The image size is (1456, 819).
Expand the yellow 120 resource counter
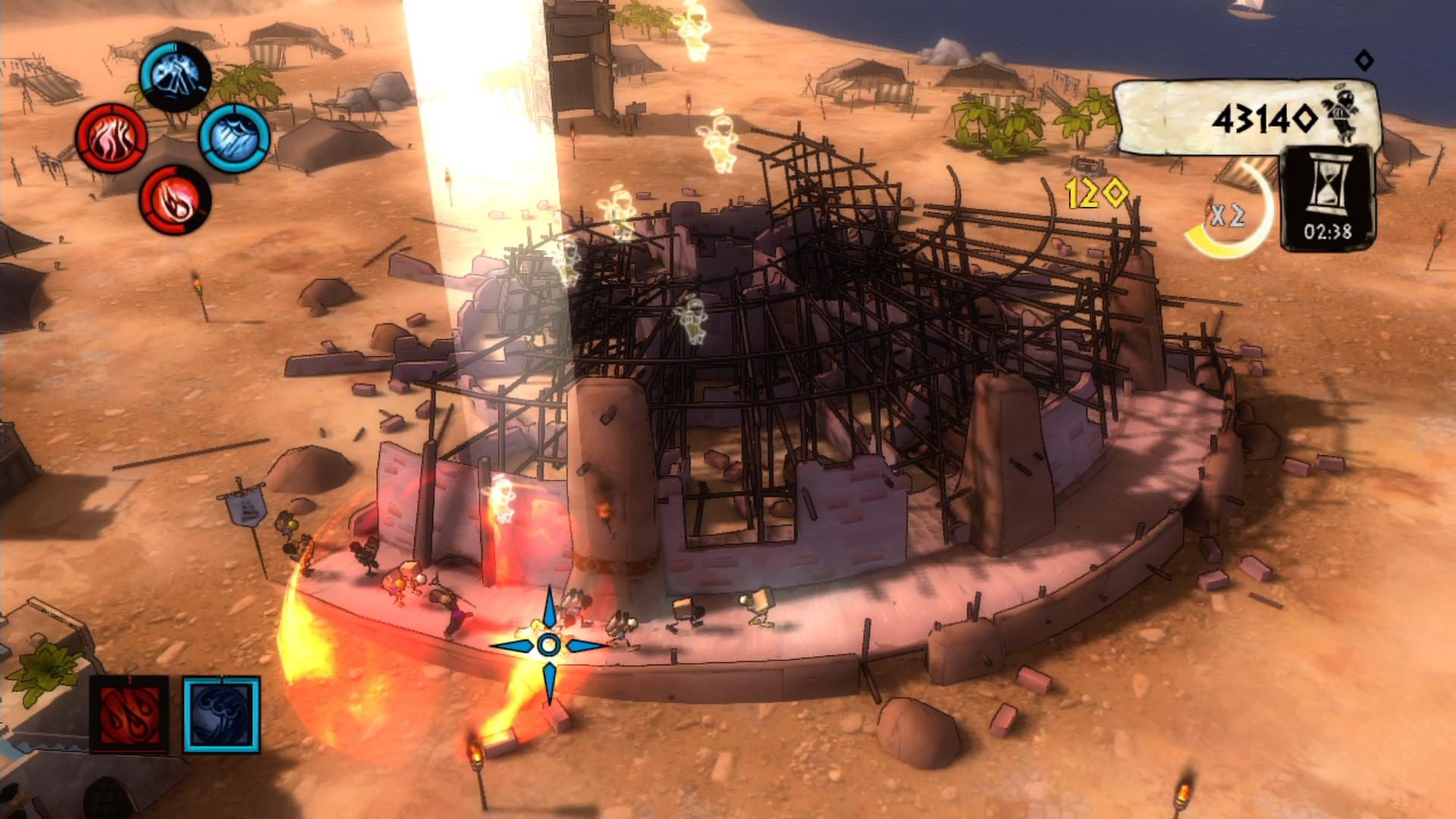[1097, 193]
